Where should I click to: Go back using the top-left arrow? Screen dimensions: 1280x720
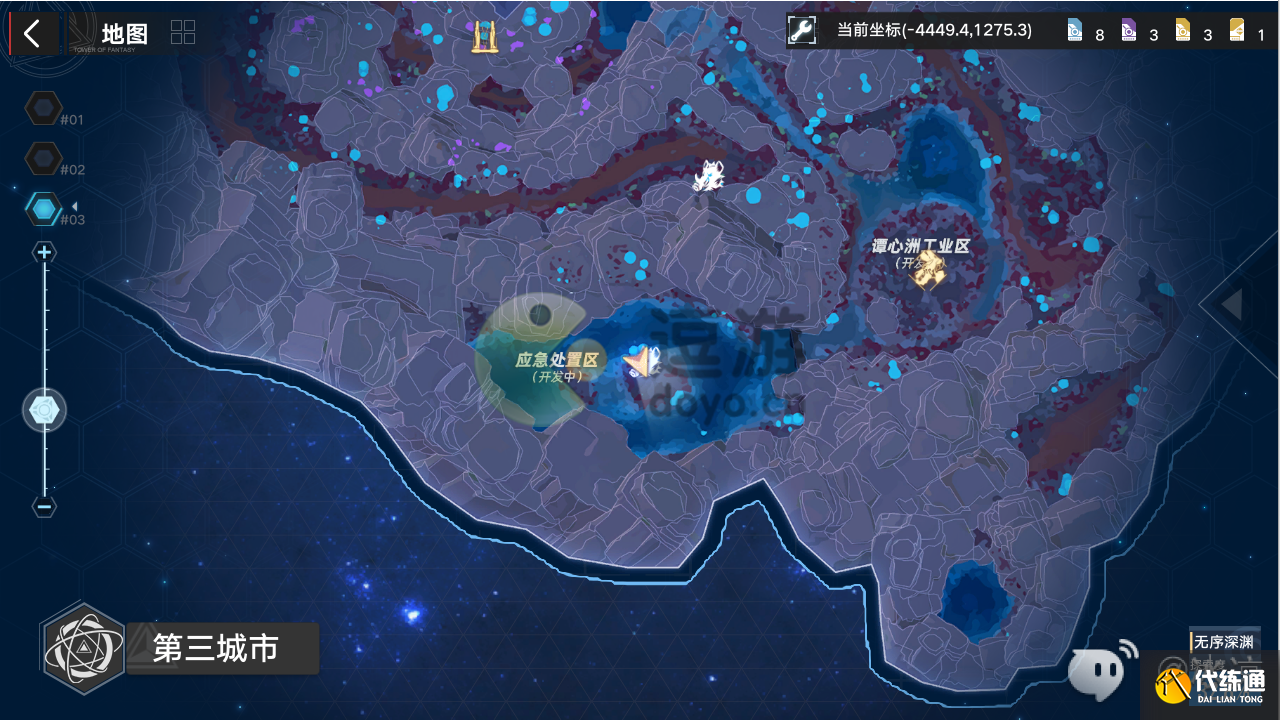pyautogui.click(x=32, y=34)
